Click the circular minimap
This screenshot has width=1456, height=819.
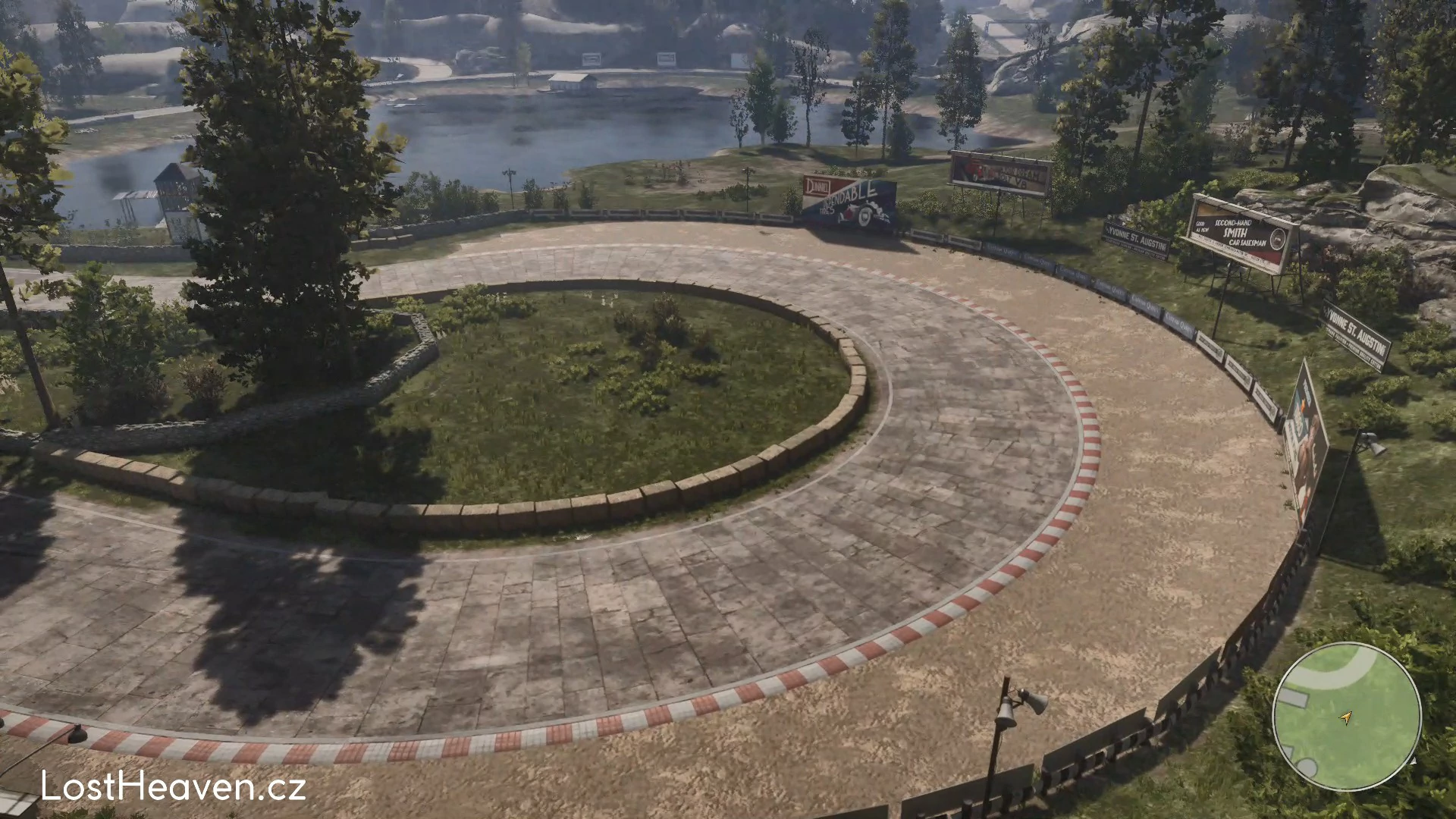[x=1346, y=717]
